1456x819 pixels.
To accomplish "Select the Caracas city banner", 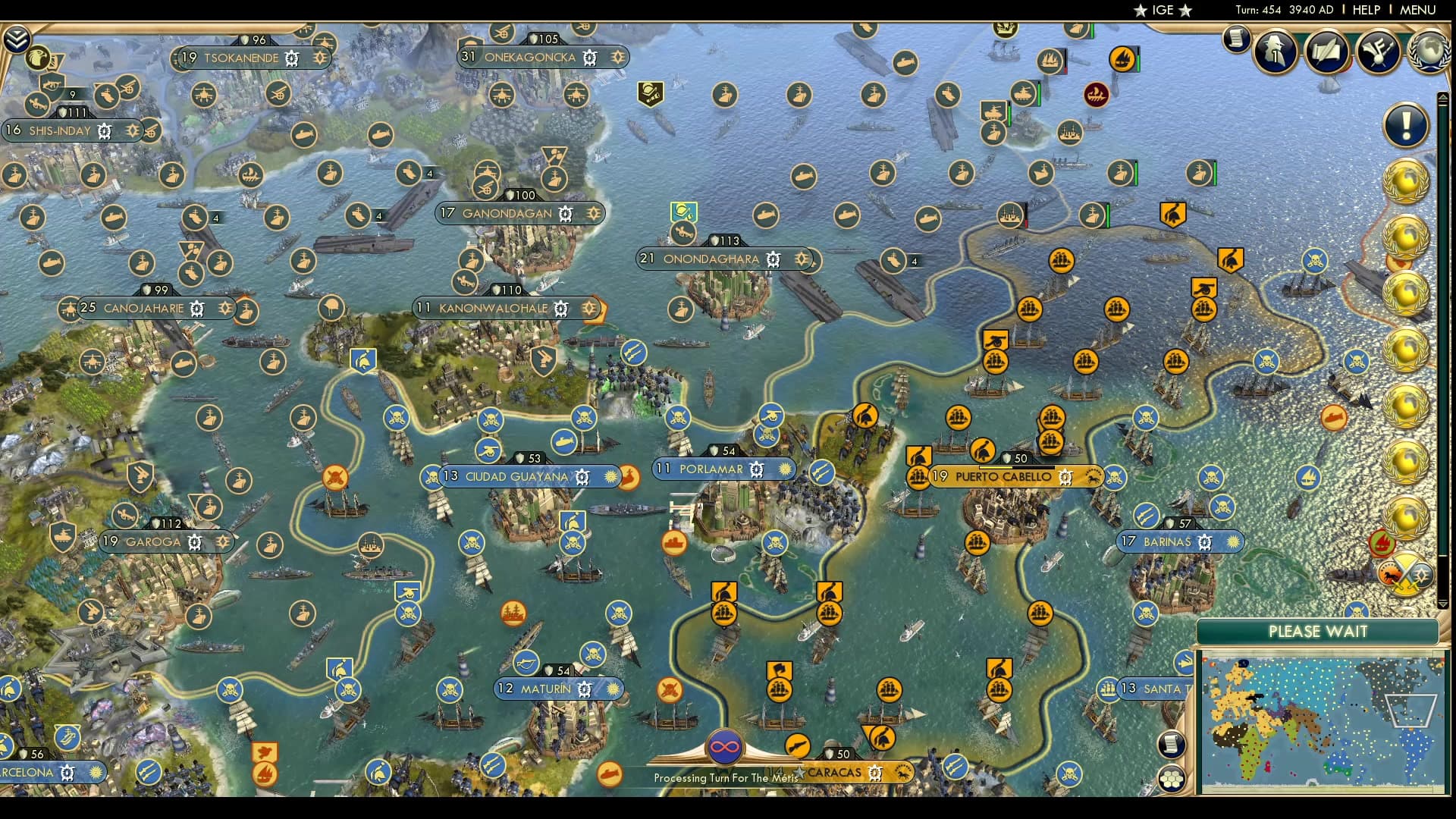I will [x=834, y=773].
